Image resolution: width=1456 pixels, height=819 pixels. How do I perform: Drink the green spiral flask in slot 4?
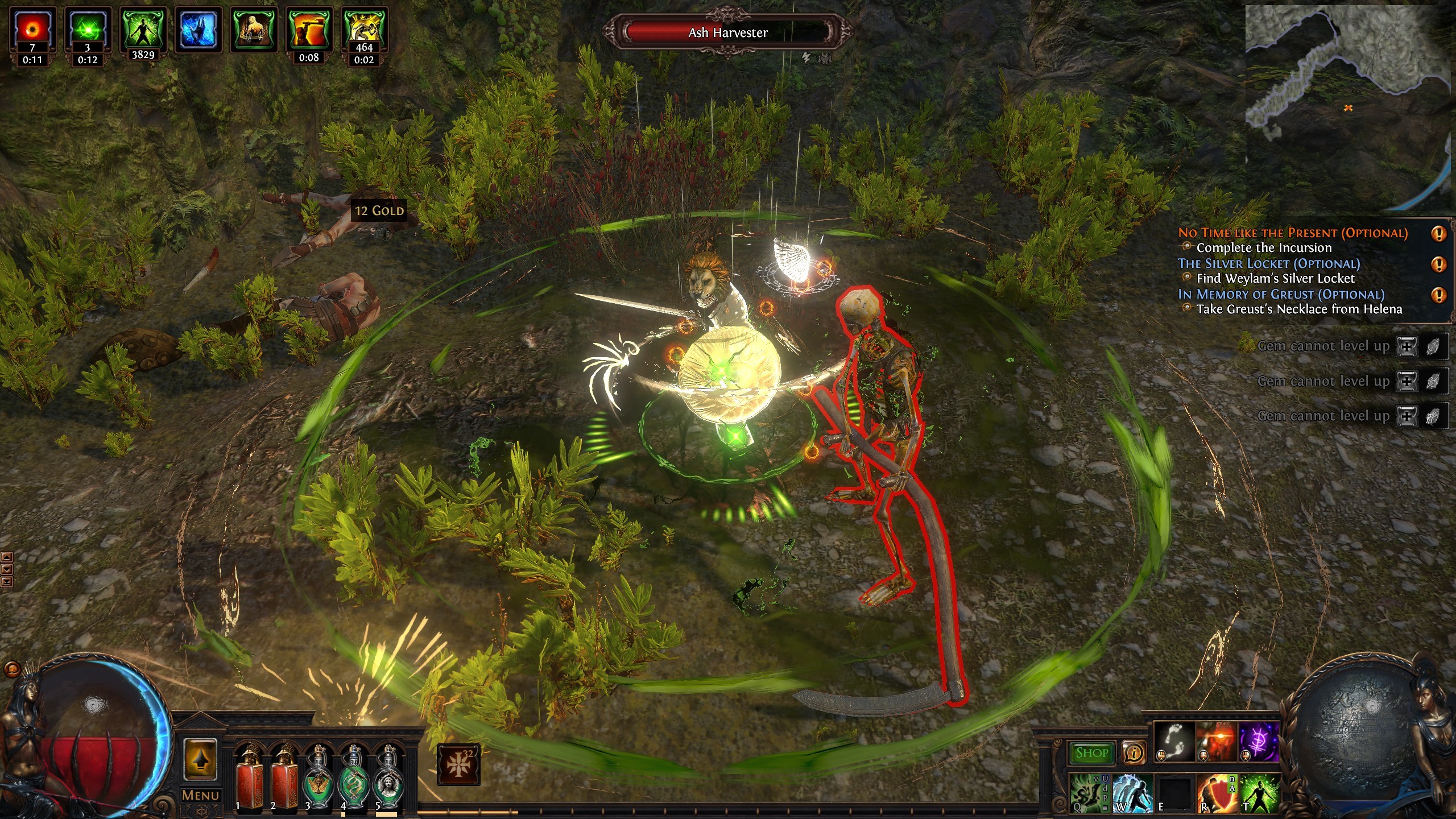(x=353, y=777)
